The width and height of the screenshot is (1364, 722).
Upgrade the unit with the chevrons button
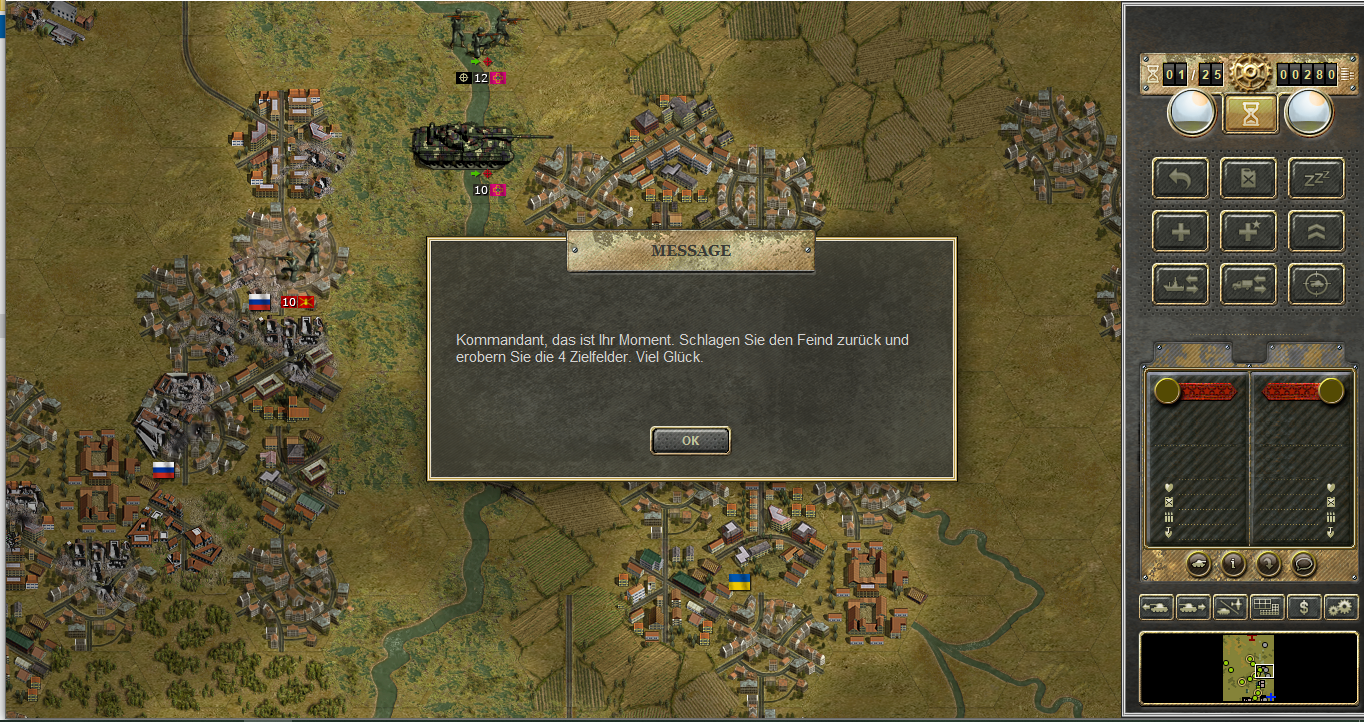pos(1316,231)
